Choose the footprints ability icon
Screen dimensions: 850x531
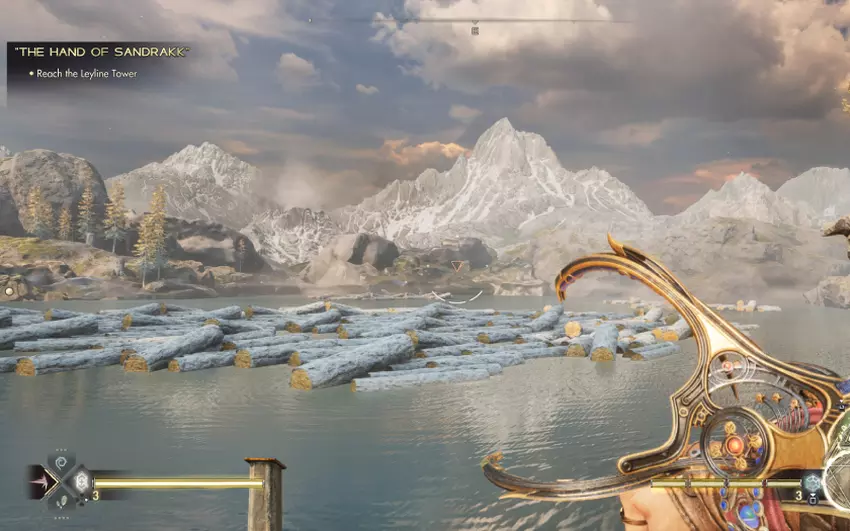[60, 502]
